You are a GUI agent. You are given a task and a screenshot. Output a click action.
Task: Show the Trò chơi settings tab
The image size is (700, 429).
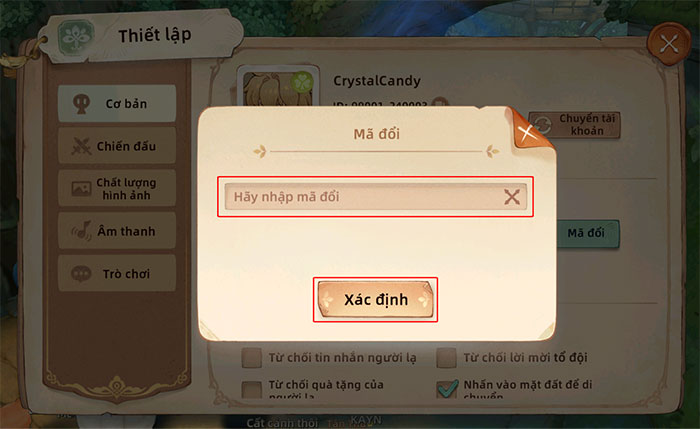tap(115, 273)
